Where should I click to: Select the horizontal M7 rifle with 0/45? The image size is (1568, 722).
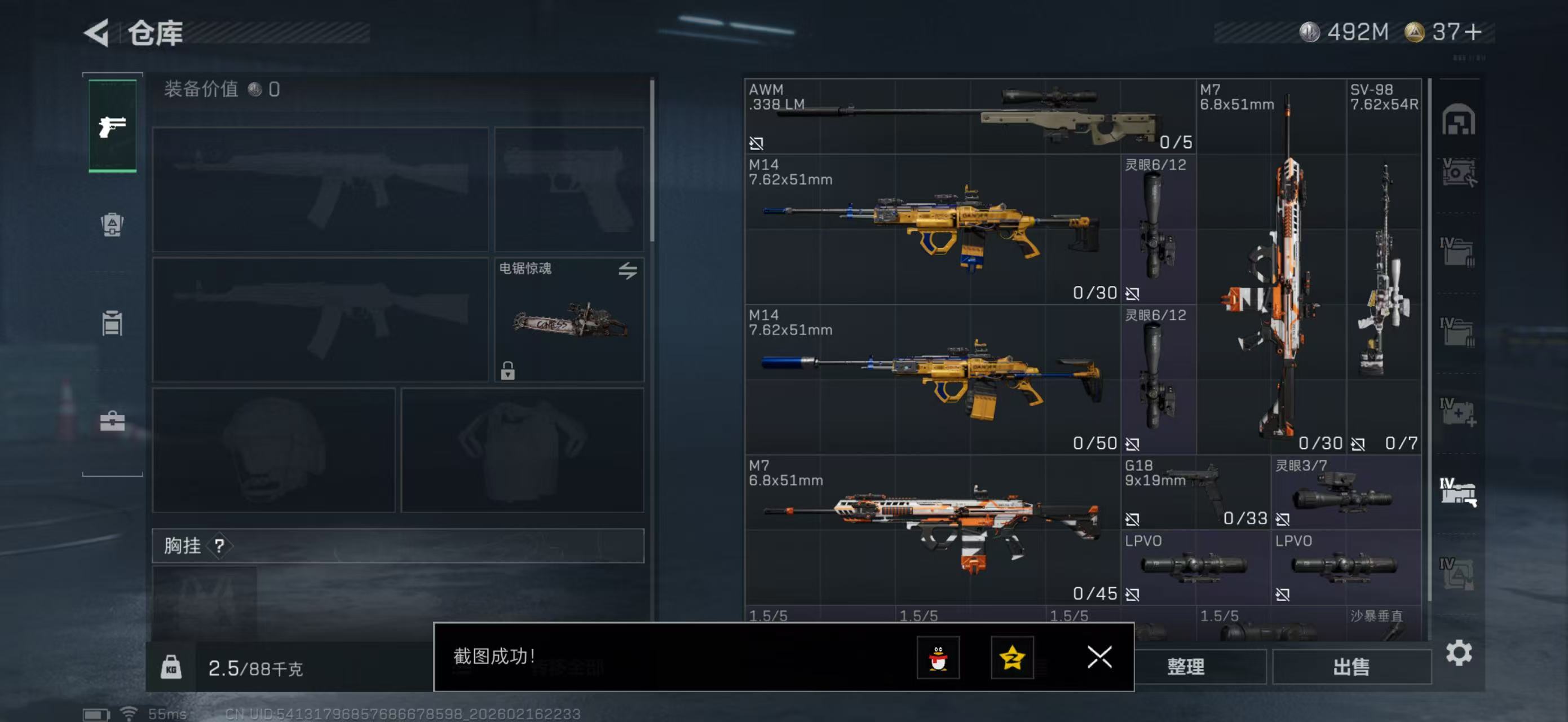tap(931, 530)
